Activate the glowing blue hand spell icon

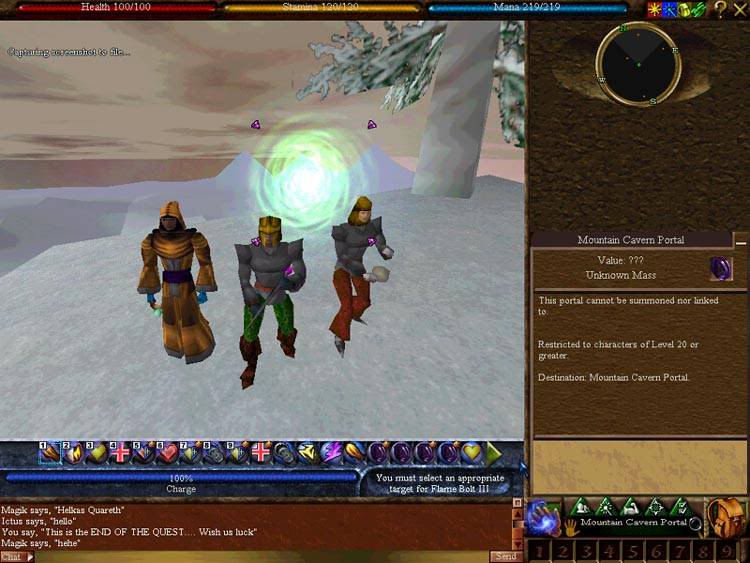[541, 519]
